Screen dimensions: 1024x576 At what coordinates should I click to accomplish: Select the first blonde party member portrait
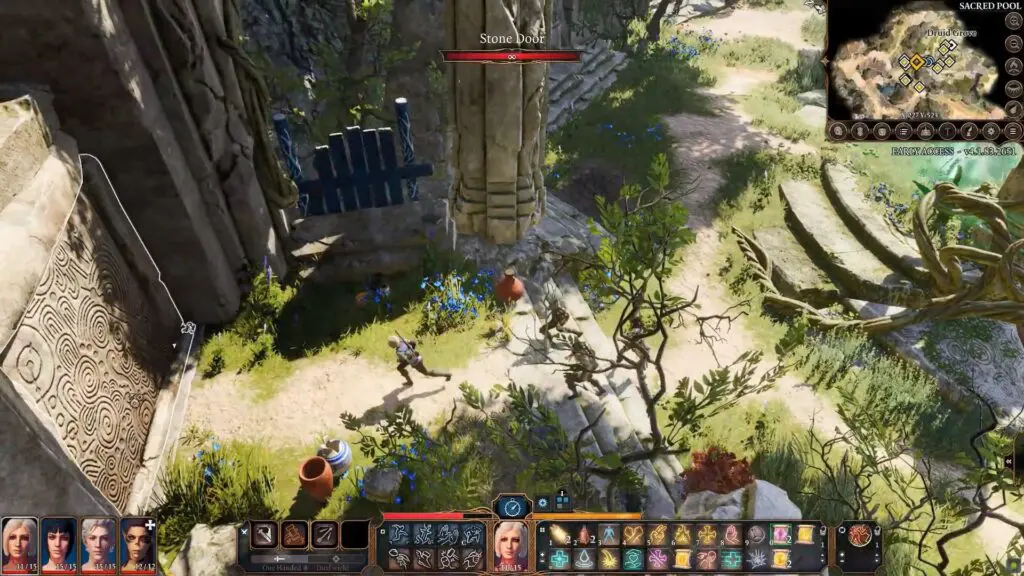point(19,542)
